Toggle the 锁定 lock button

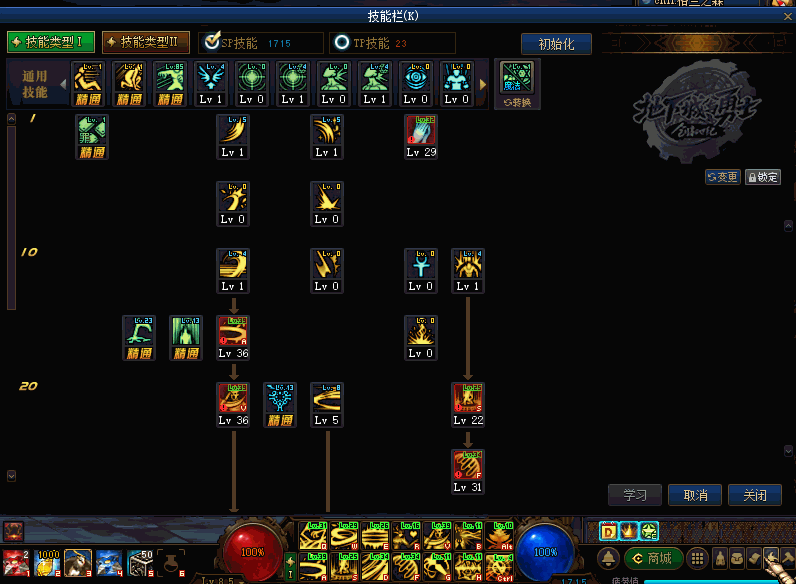pyautogui.click(x=763, y=177)
